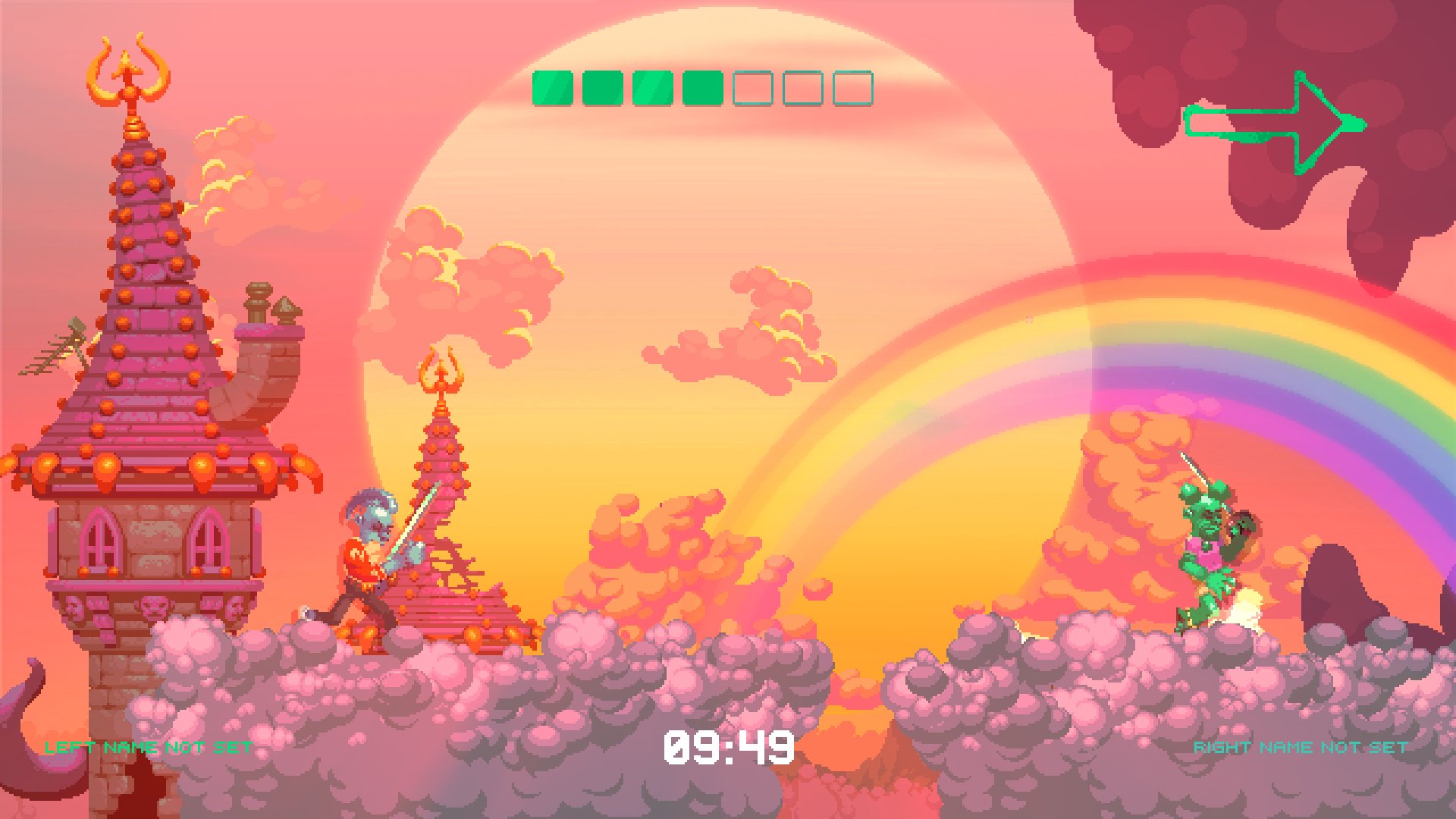This screenshot has width=1456, height=819.
Task: Toggle the last empty outline square
Action: point(852,86)
